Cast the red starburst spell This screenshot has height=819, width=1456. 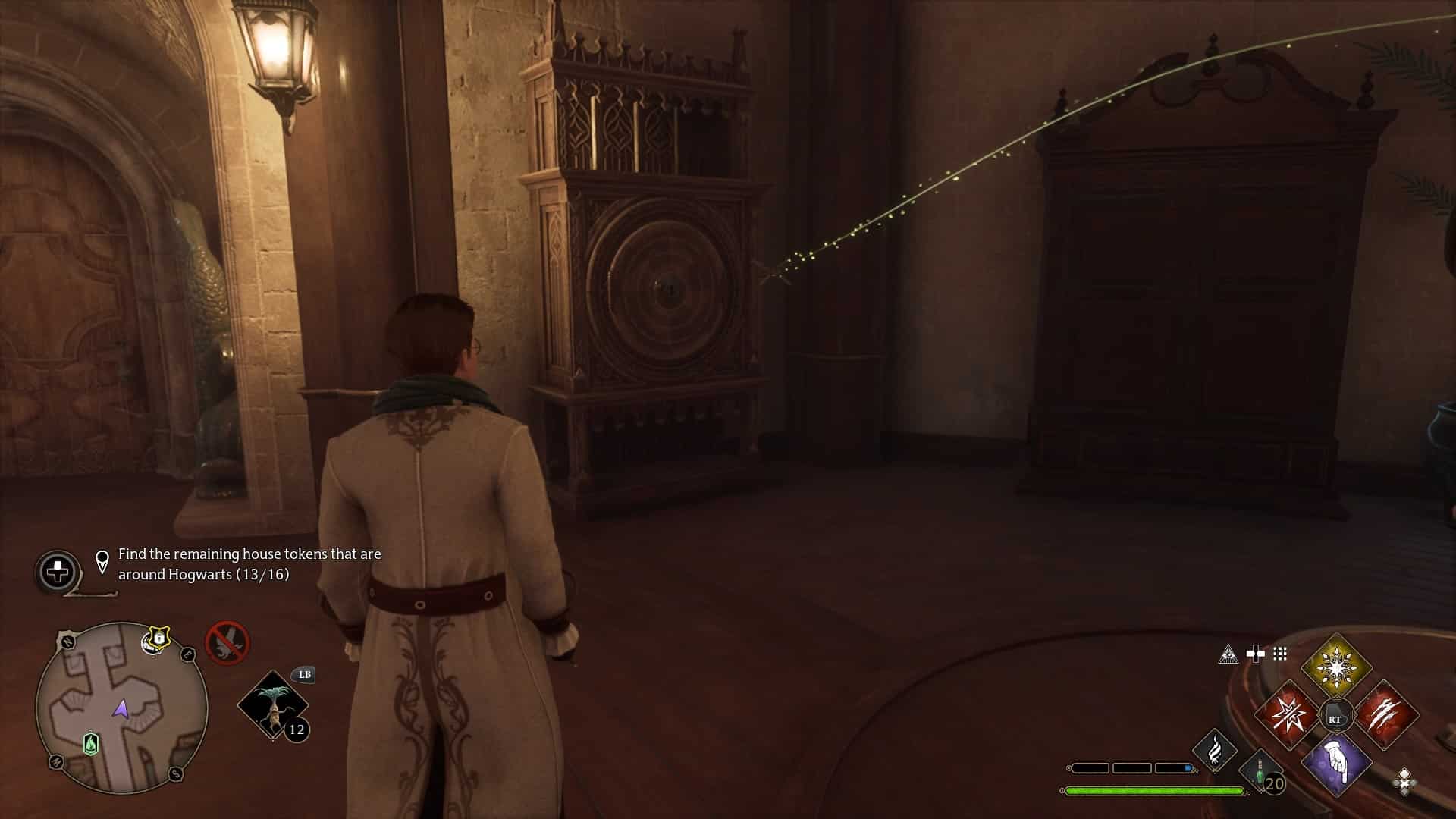click(1288, 714)
